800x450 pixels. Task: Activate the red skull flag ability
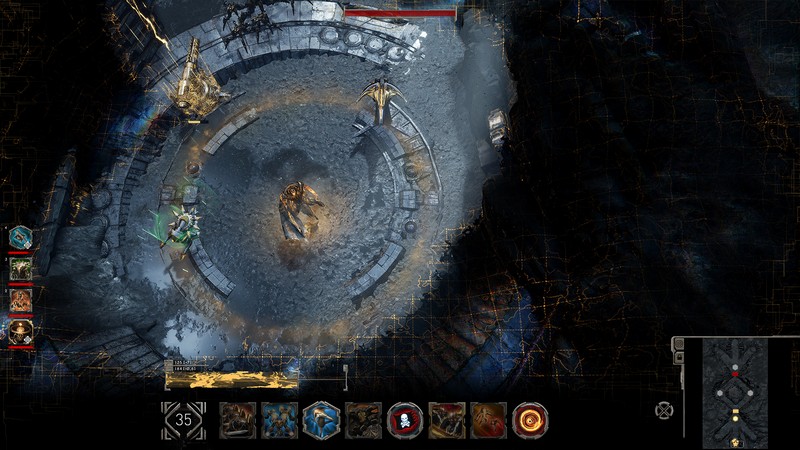click(x=405, y=420)
